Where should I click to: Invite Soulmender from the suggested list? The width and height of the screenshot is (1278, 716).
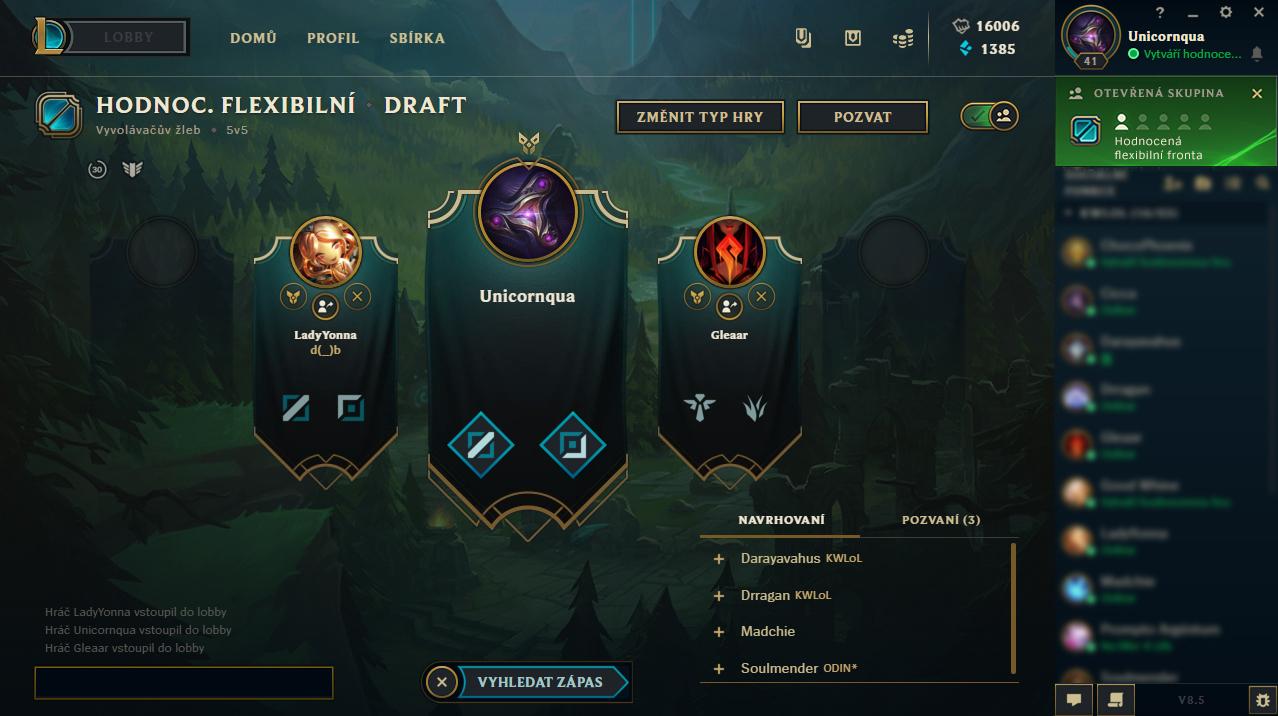(718, 668)
